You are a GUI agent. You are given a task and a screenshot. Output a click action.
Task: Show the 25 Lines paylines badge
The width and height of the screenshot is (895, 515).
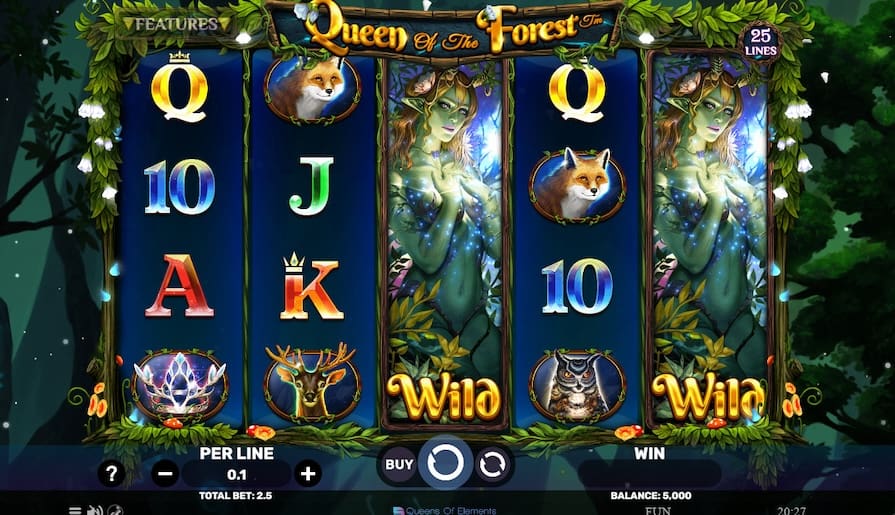[760, 41]
